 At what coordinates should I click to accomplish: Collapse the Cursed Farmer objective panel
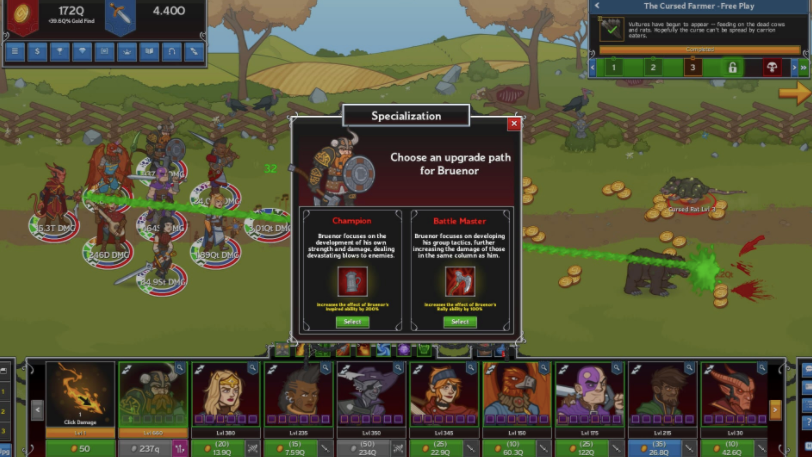(x=597, y=6)
